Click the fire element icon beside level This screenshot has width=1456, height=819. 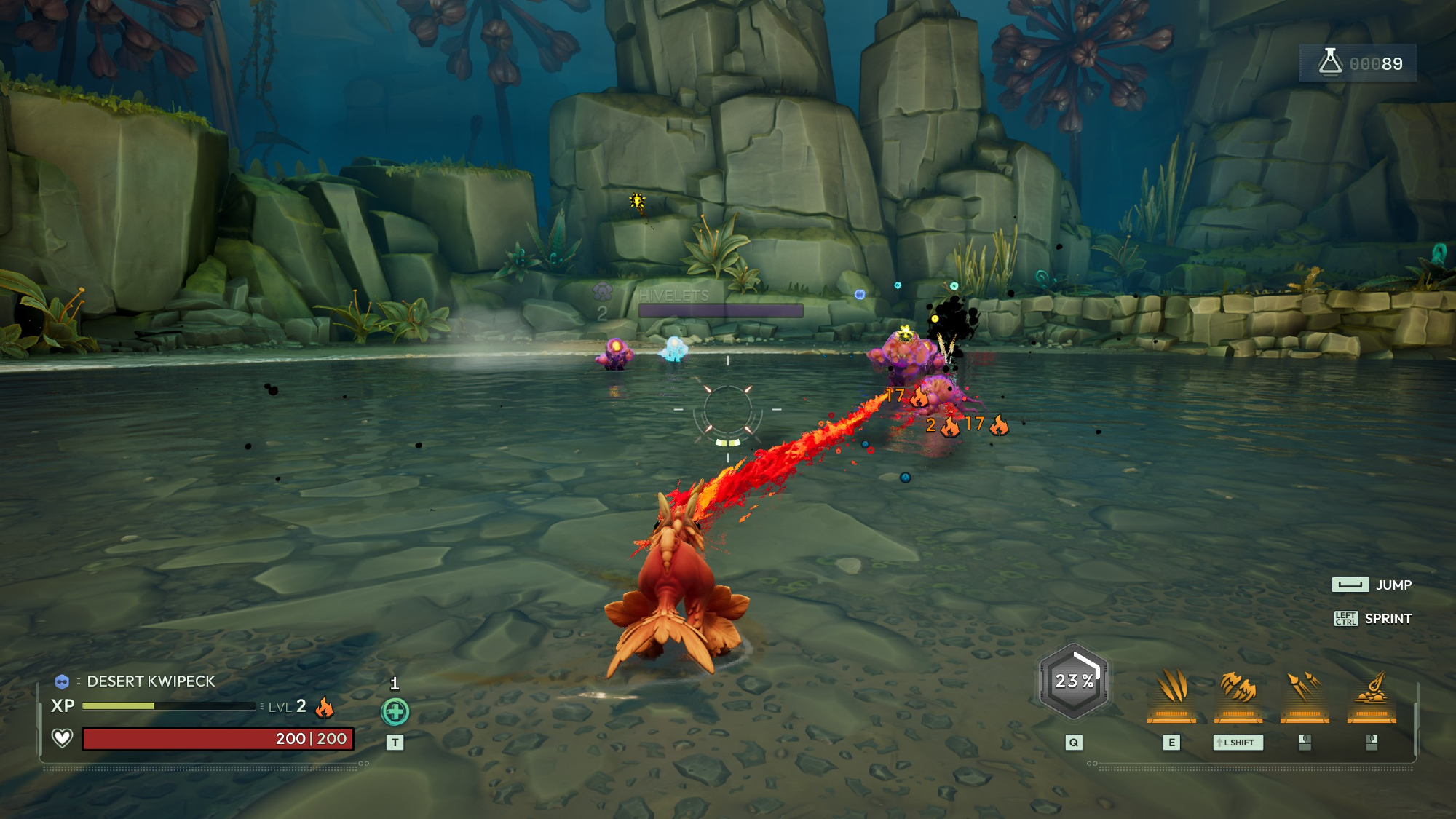click(325, 707)
